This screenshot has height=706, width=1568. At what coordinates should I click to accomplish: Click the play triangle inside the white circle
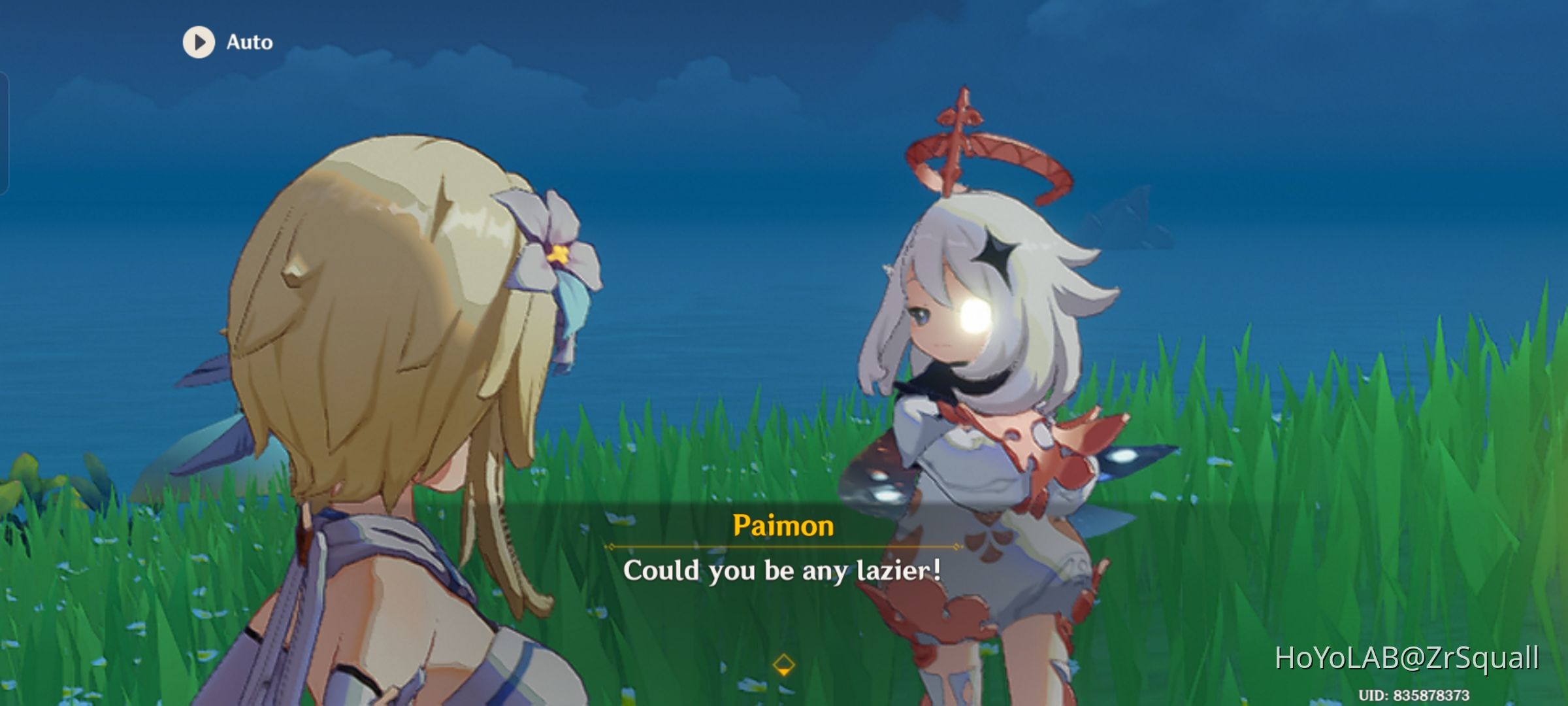click(x=200, y=42)
